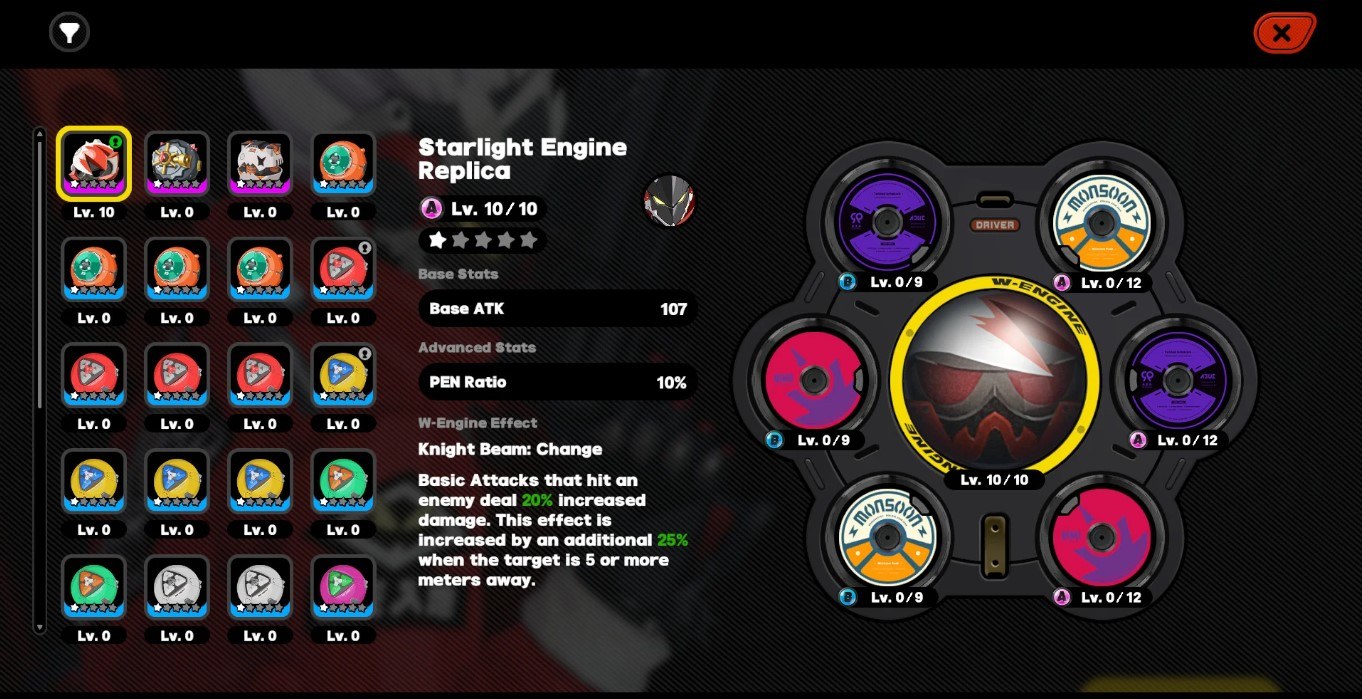Image resolution: width=1362 pixels, height=699 pixels.
Task: Pick the white W-Engine with purple rarity bar
Action: pos(260,163)
